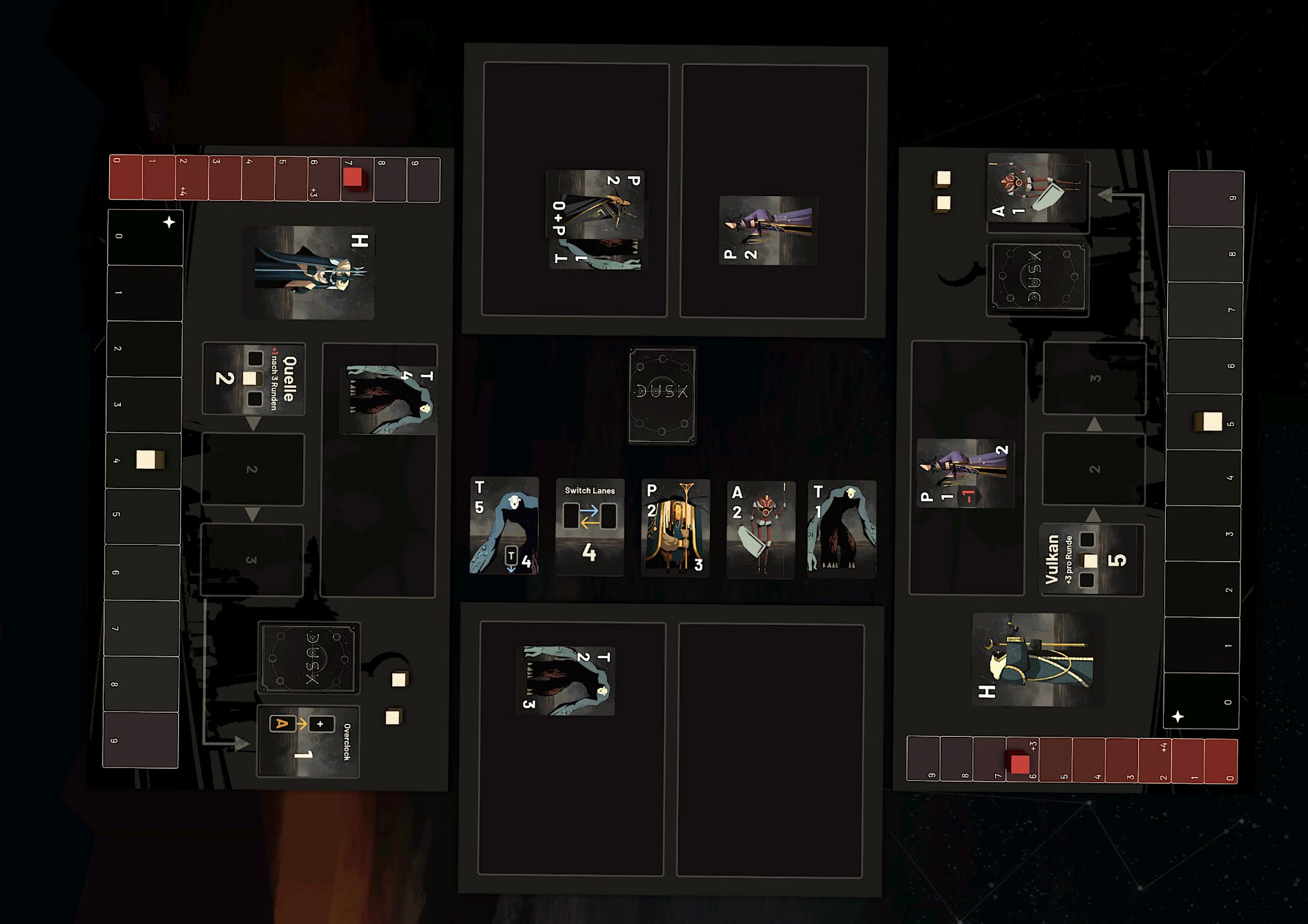Screen dimensions: 1308x924
Task: Select the Switch Lanes card in the market
Action: 589,528
